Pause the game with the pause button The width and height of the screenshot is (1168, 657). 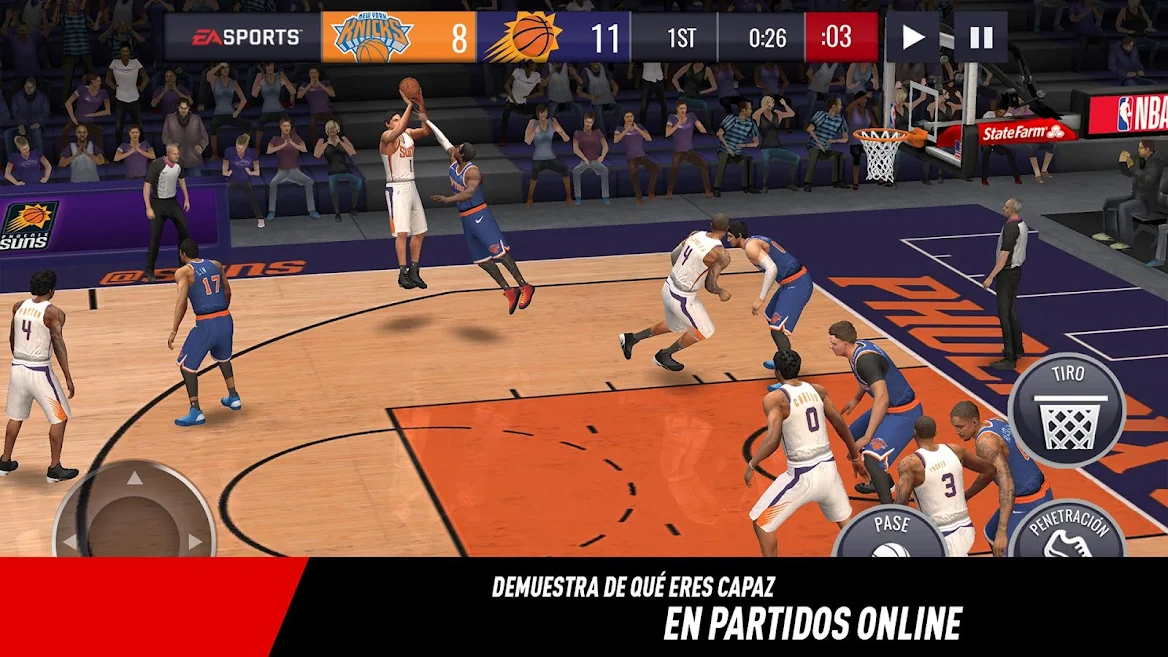coord(980,38)
